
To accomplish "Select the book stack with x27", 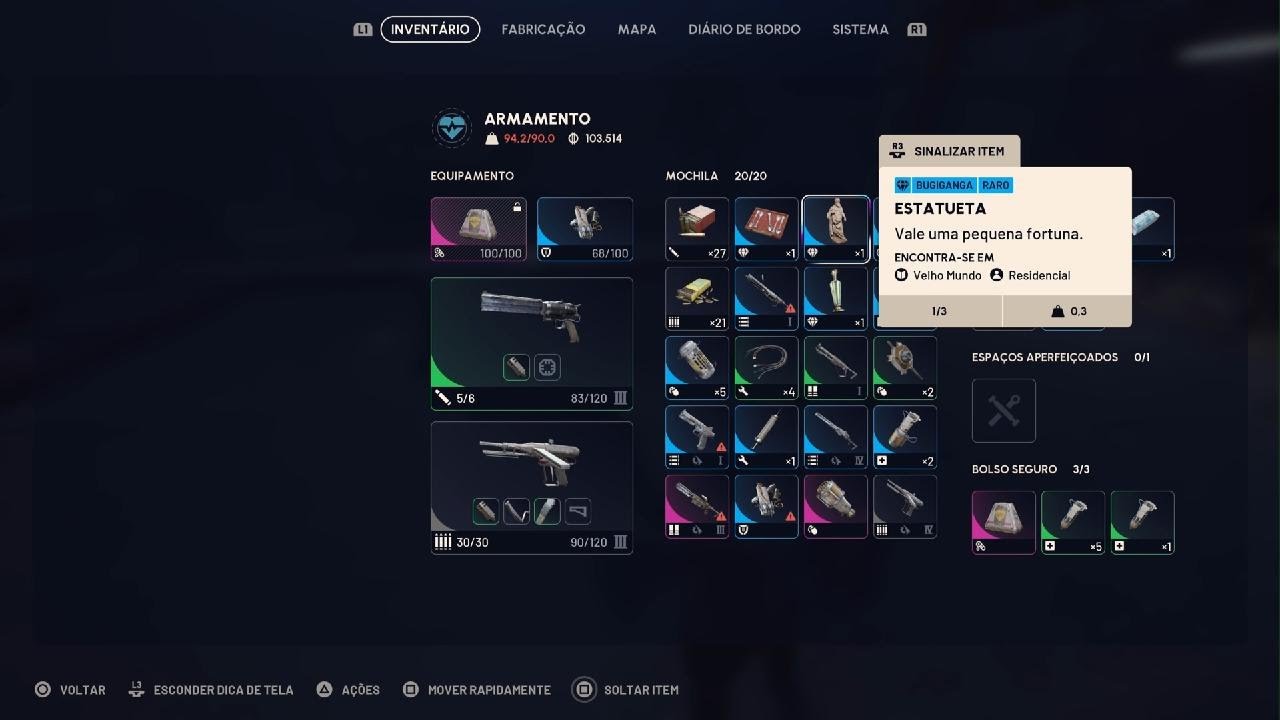I will coord(697,229).
